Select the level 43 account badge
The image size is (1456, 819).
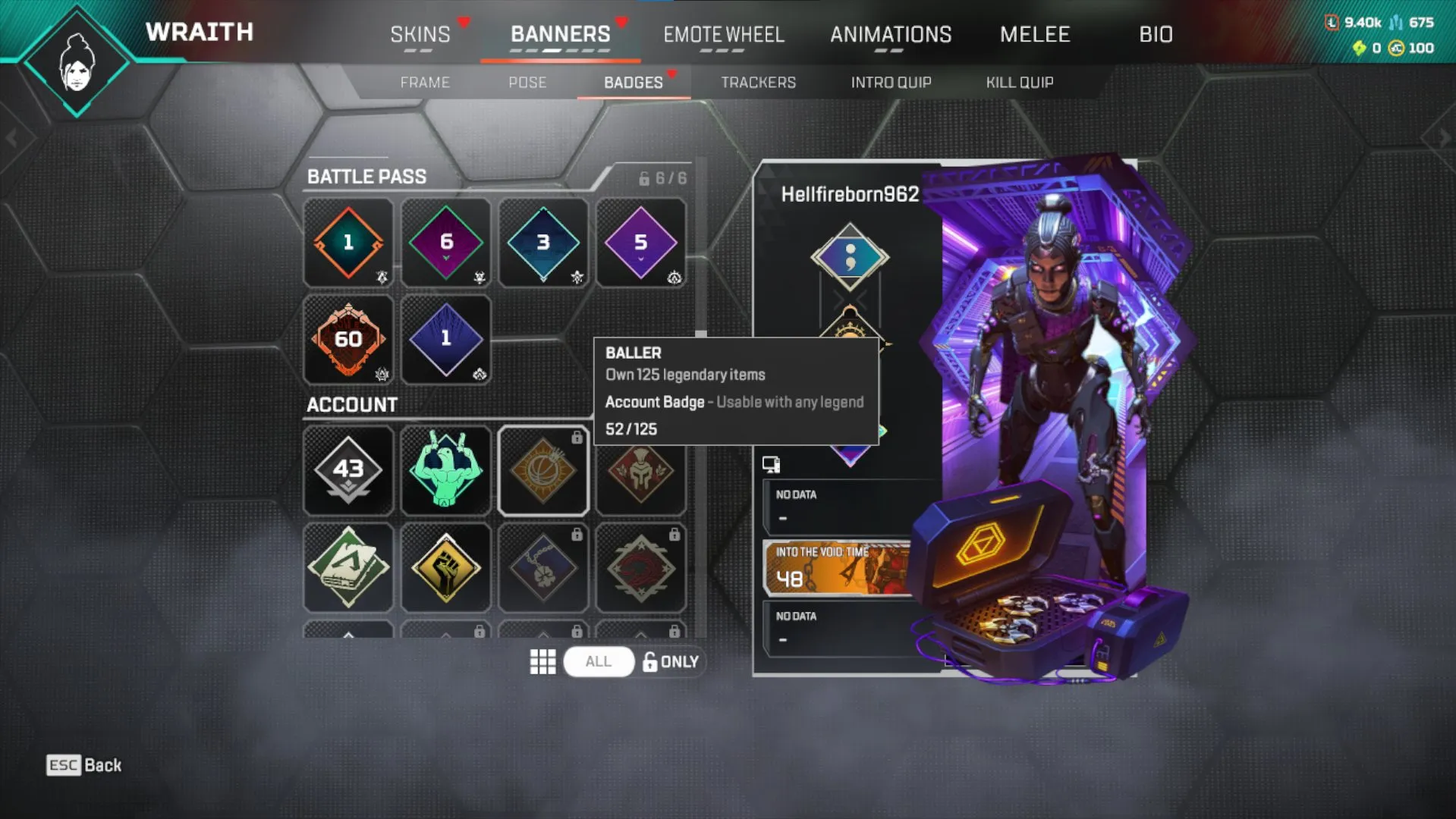(347, 470)
